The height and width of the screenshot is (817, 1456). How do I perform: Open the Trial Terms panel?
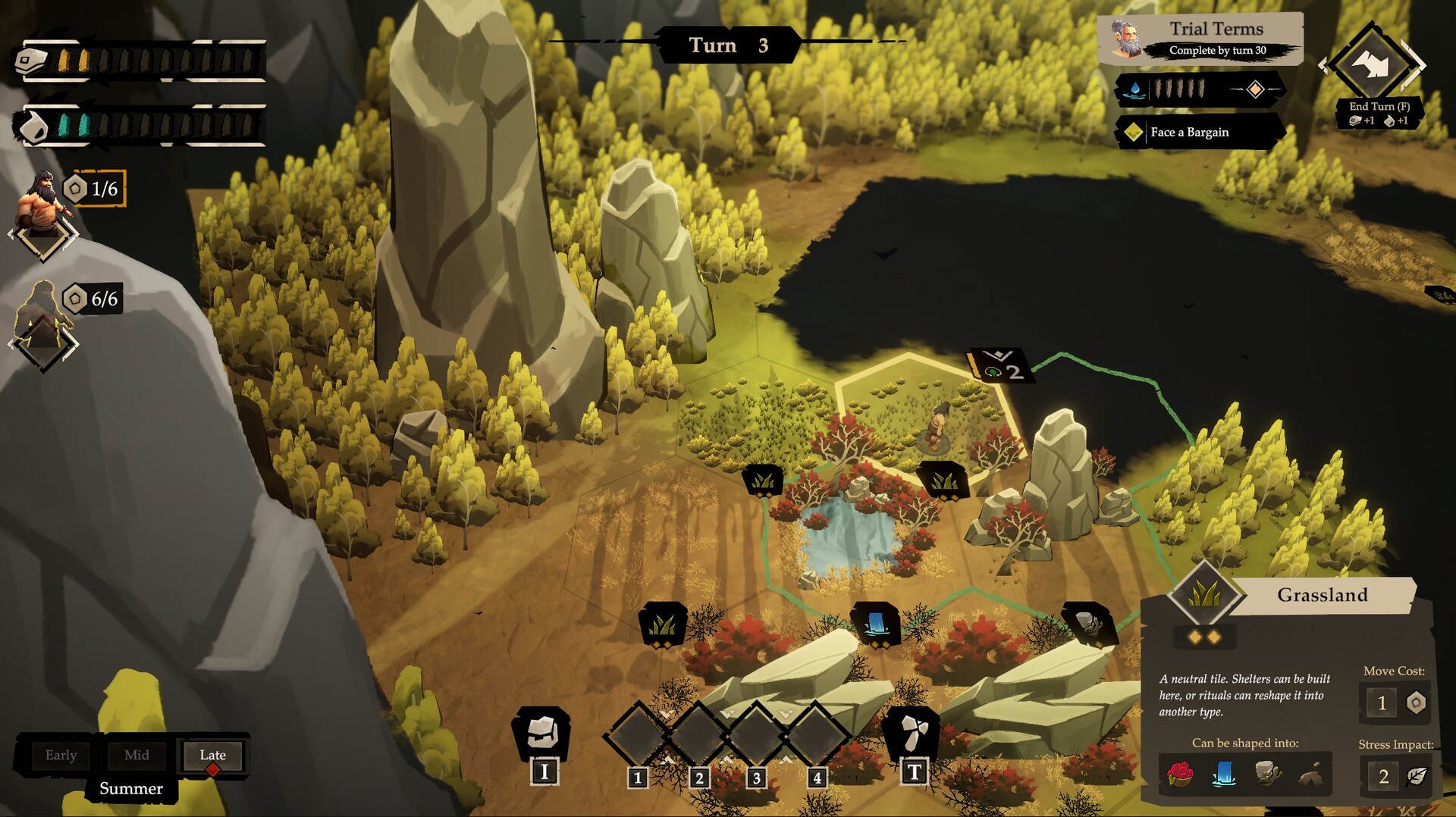point(1201,39)
